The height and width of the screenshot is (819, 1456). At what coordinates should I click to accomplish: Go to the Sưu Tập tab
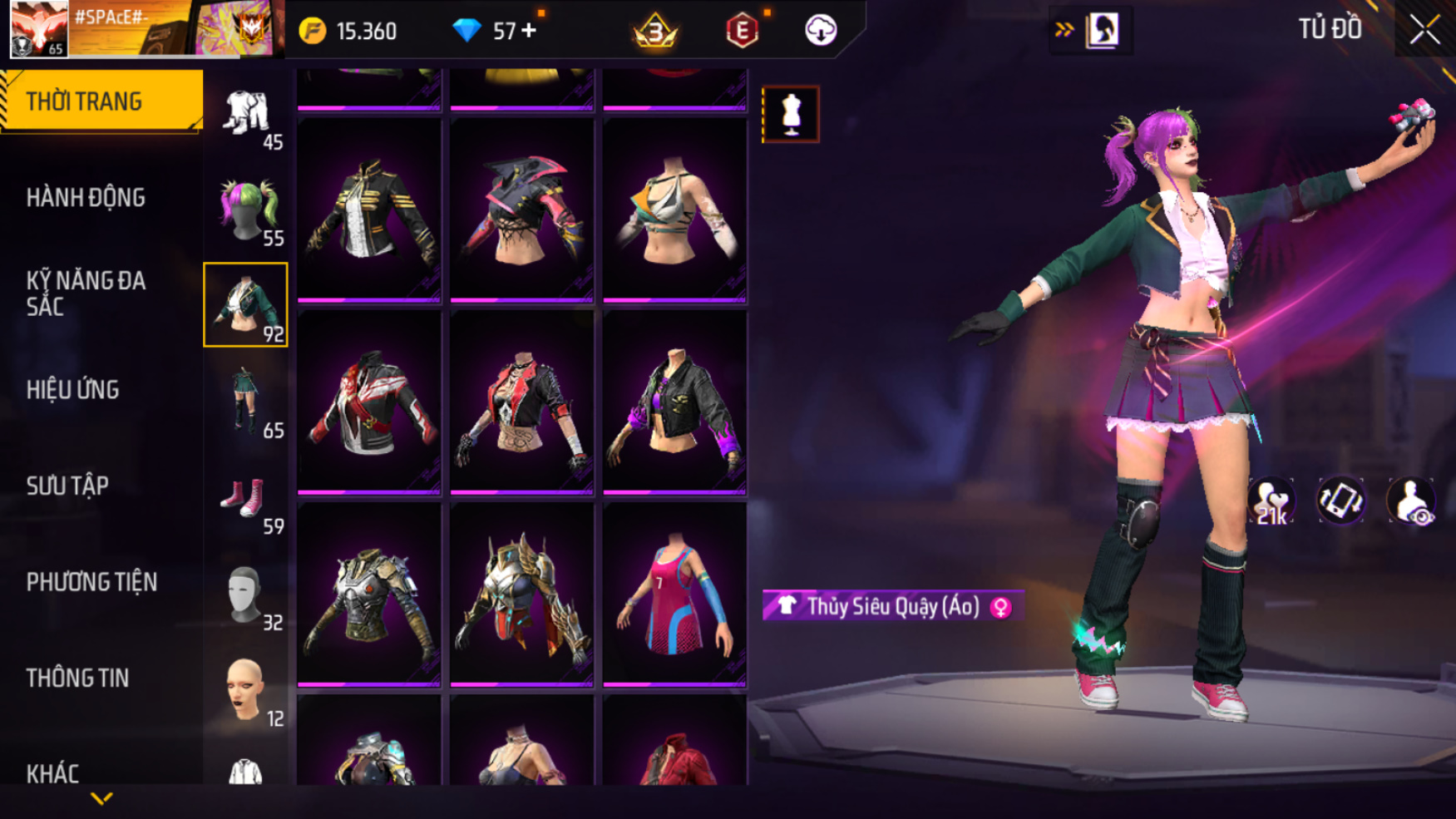tap(67, 486)
